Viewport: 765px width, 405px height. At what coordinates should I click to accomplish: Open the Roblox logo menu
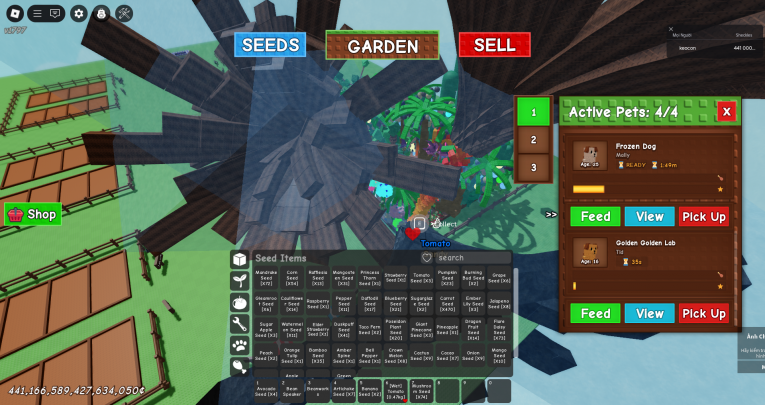coord(12,13)
